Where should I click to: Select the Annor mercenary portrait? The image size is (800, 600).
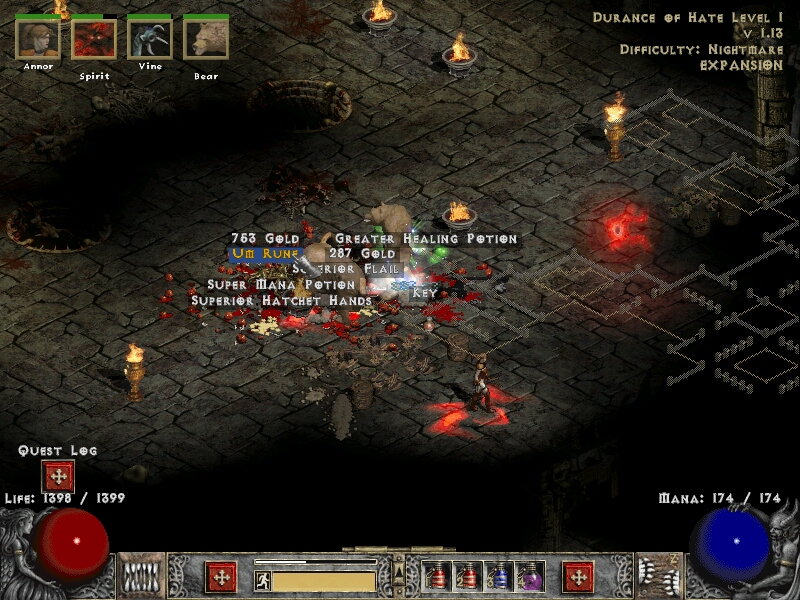point(38,40)
